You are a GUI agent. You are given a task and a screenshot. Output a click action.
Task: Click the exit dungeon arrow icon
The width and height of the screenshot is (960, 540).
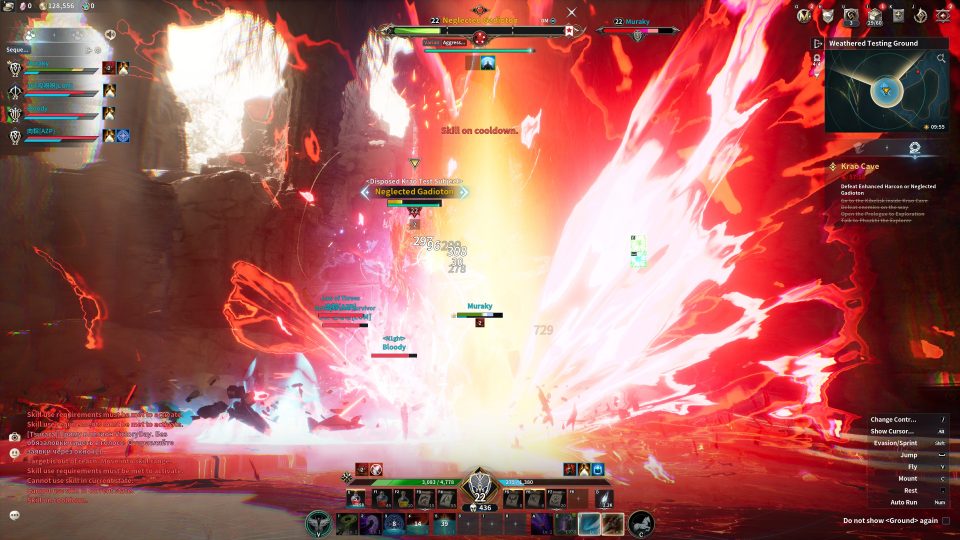818,44
